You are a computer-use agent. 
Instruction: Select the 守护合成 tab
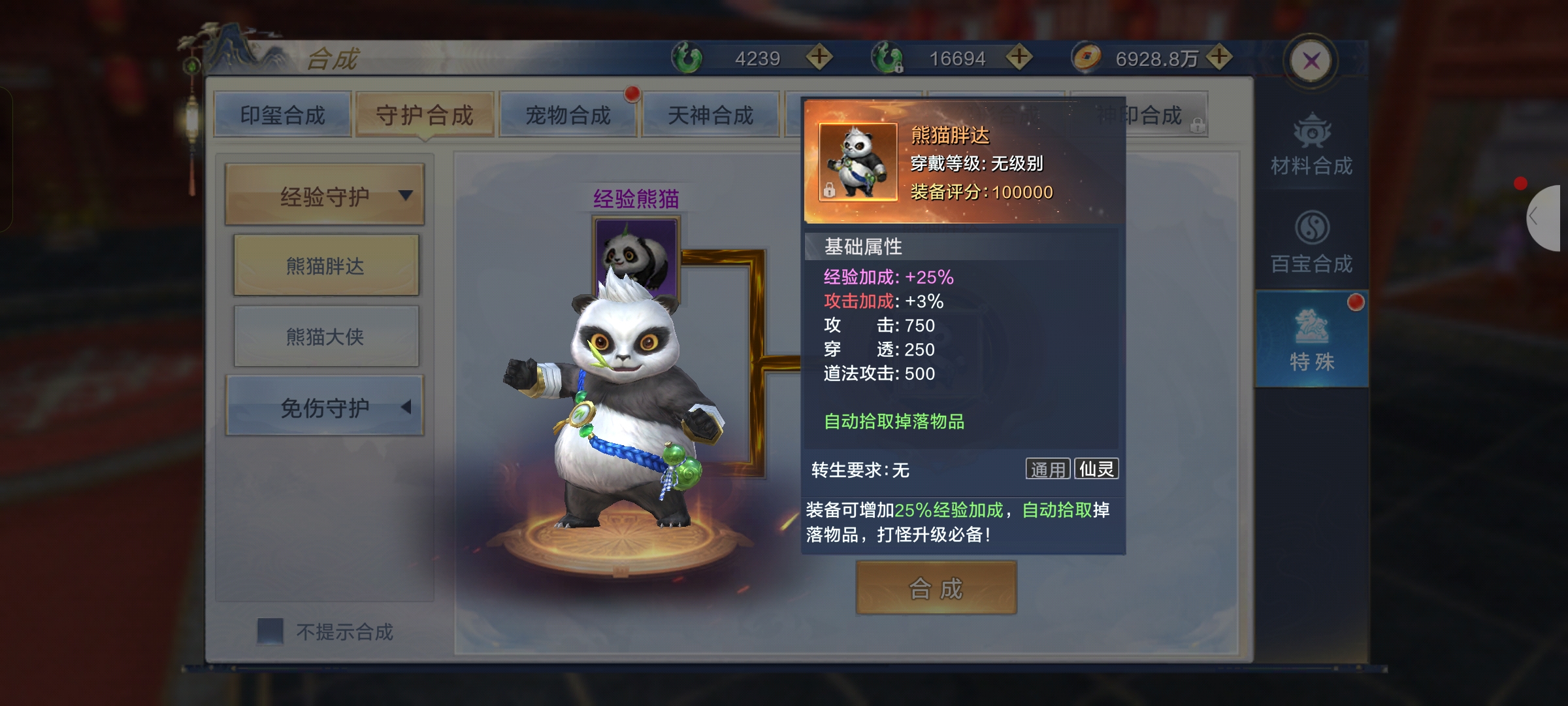pyautogui.click(x=425, y=115)
